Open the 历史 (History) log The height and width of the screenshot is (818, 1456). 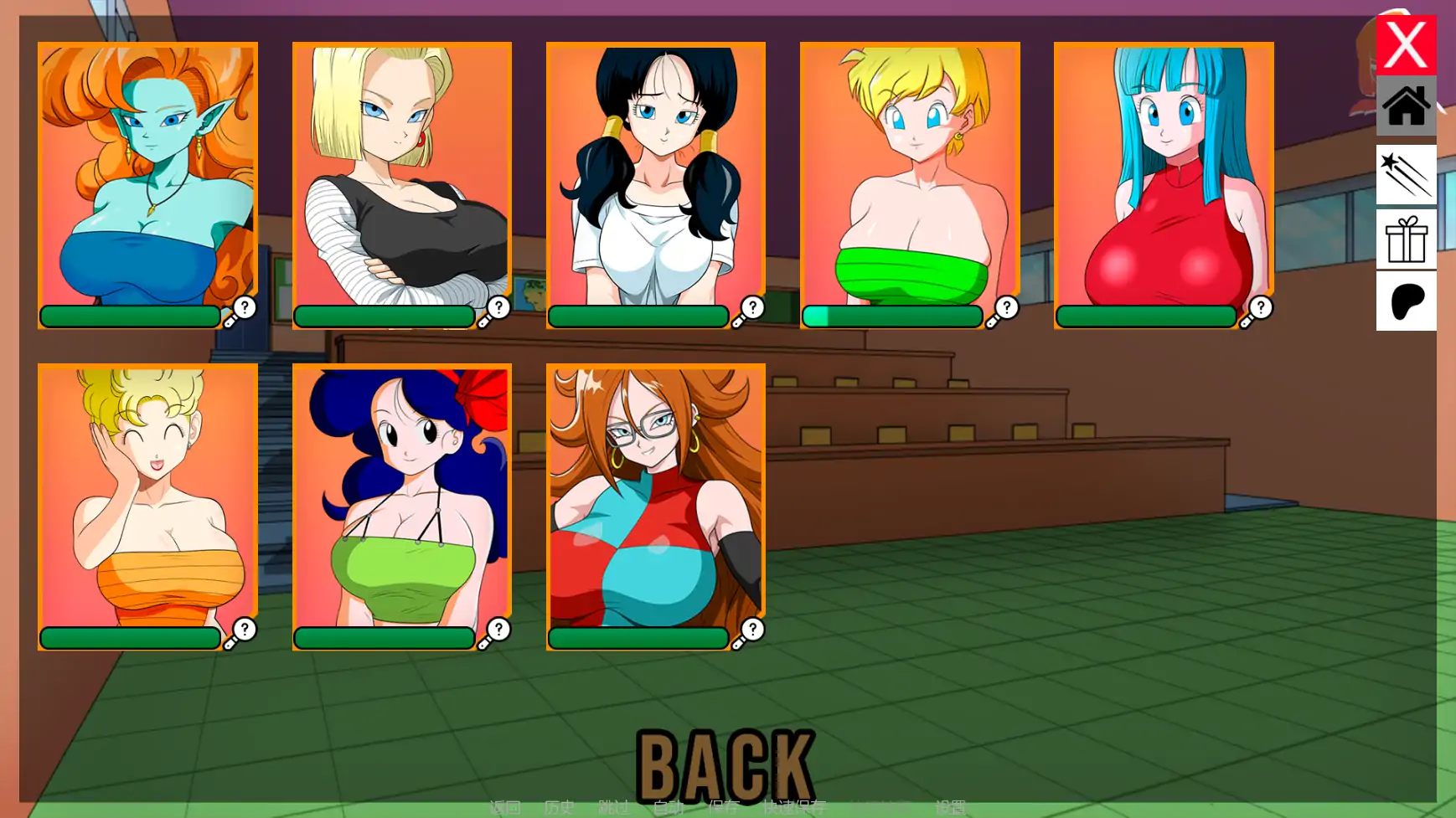coord(559,807)
